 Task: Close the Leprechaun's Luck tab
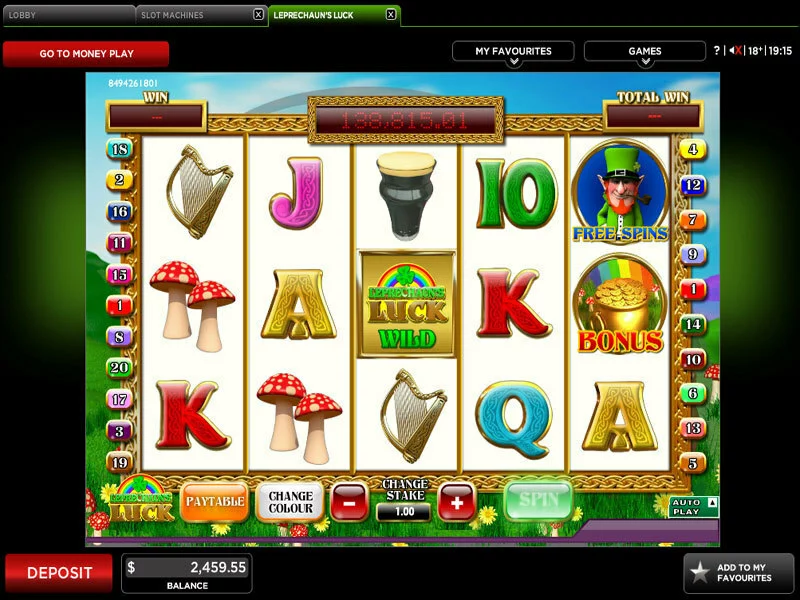tap(390, 15)
